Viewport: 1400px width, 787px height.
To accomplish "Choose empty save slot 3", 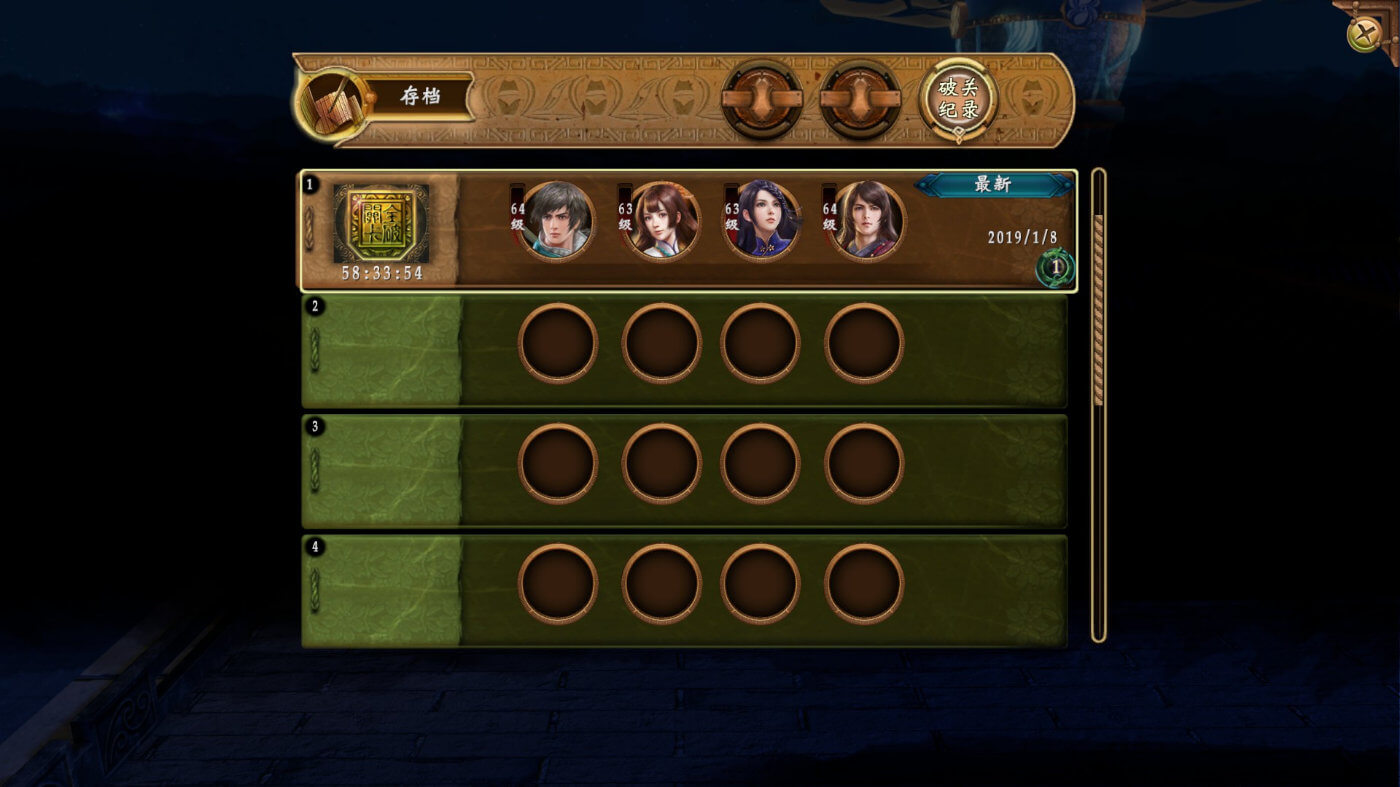I will [684, 471].
